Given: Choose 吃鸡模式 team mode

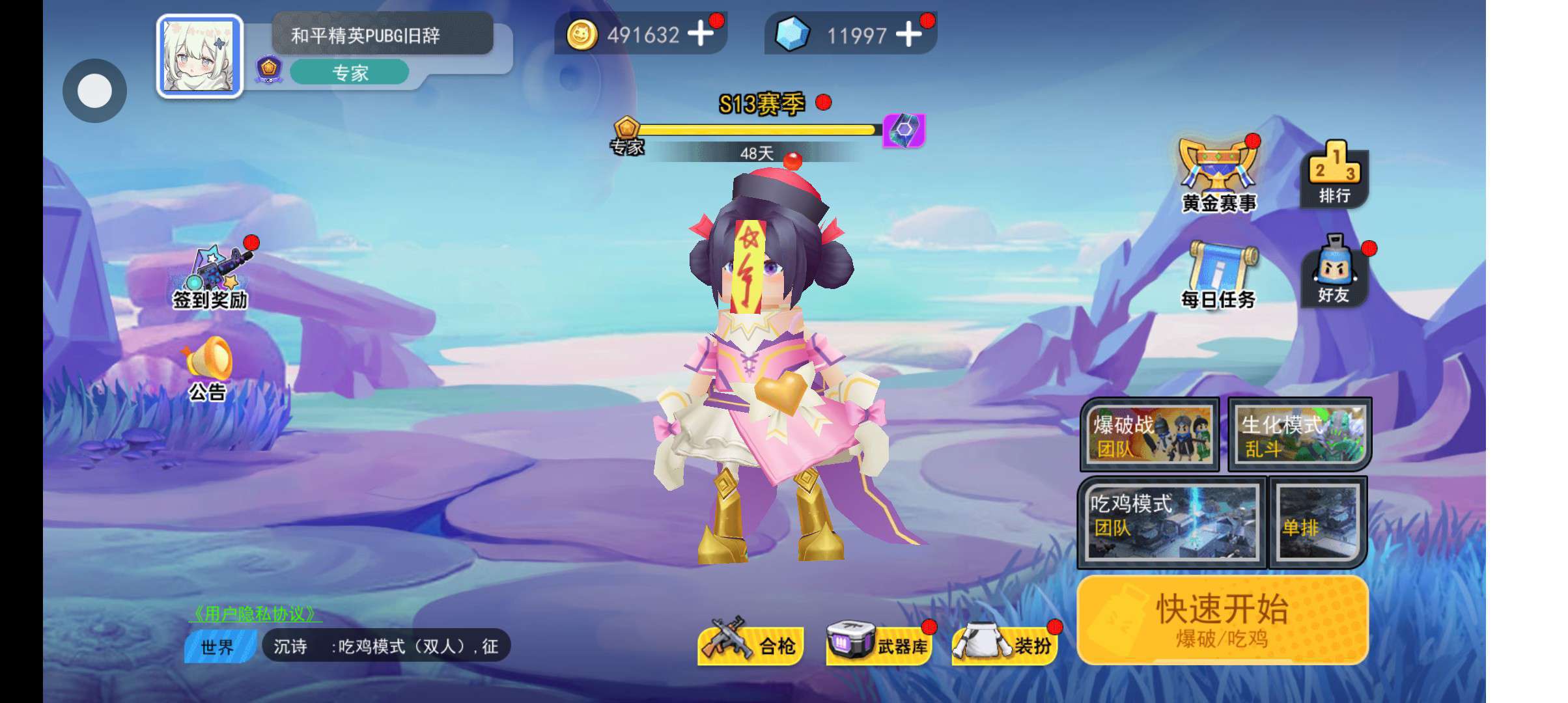Looking at the screenshot, I should [x=1171, y=522].
